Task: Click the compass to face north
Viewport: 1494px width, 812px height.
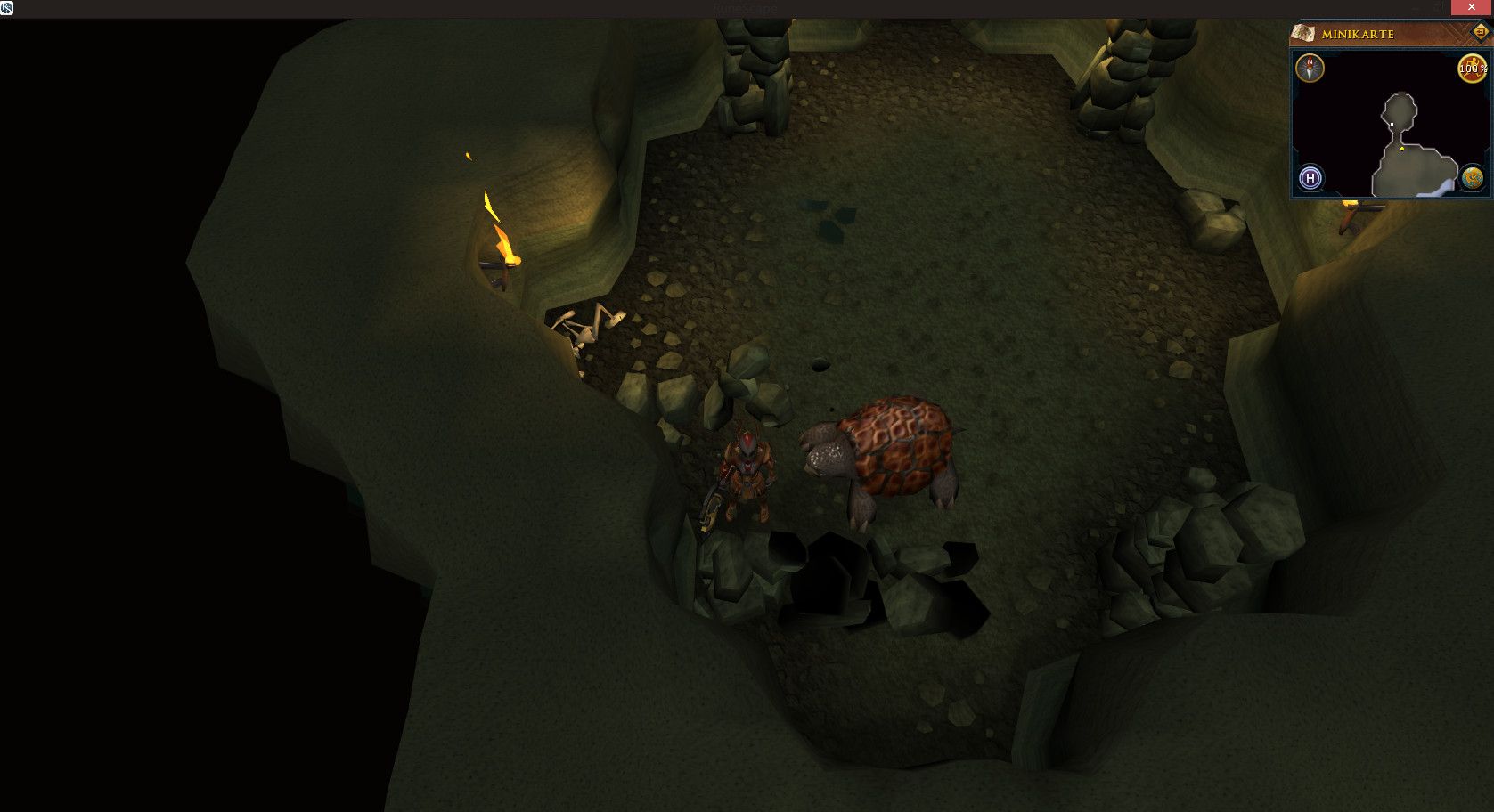Action: pyautogui.click(x=1310, y=69)
